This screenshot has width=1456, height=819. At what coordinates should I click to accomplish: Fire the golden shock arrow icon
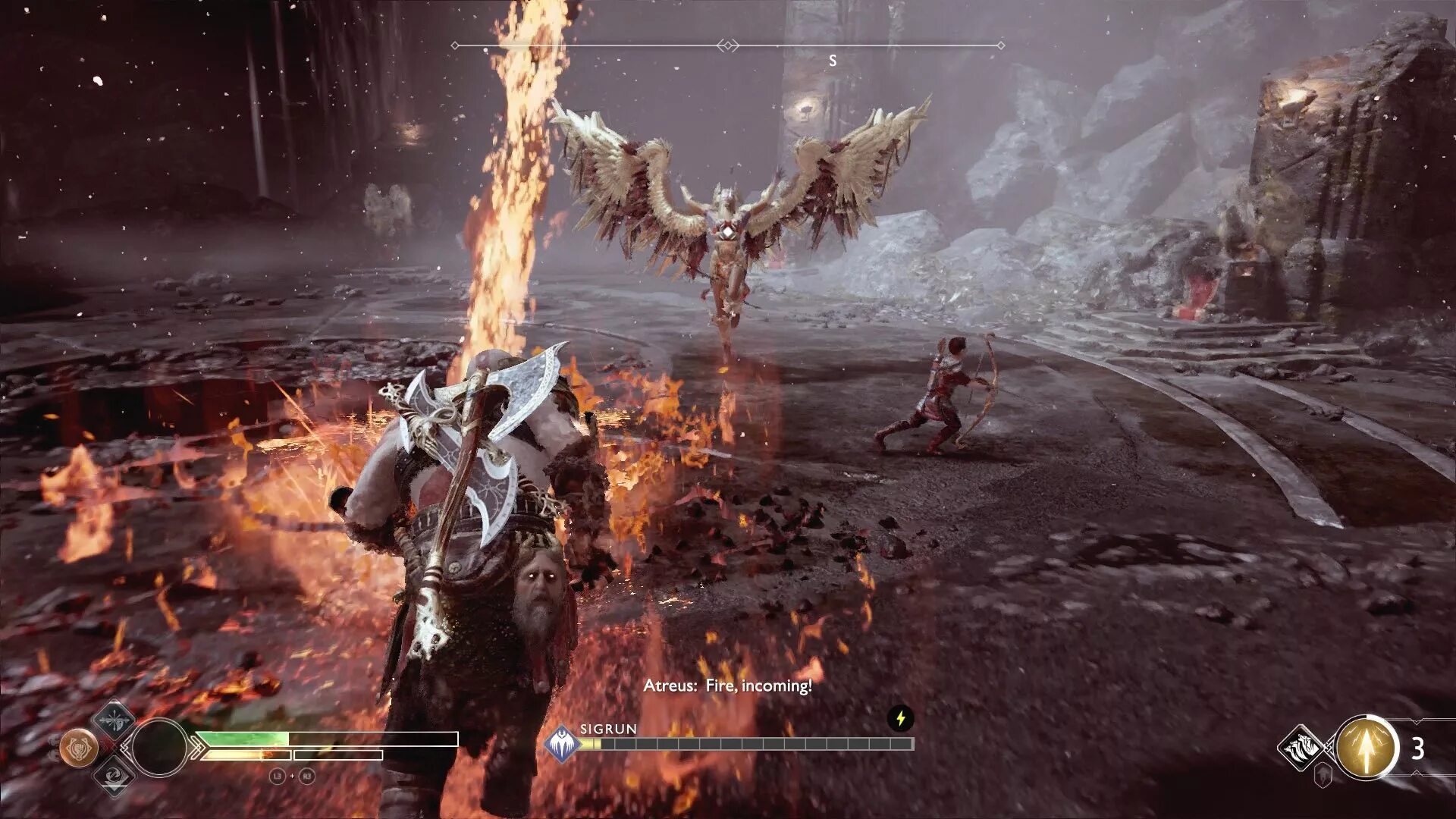click(1366, 748)
